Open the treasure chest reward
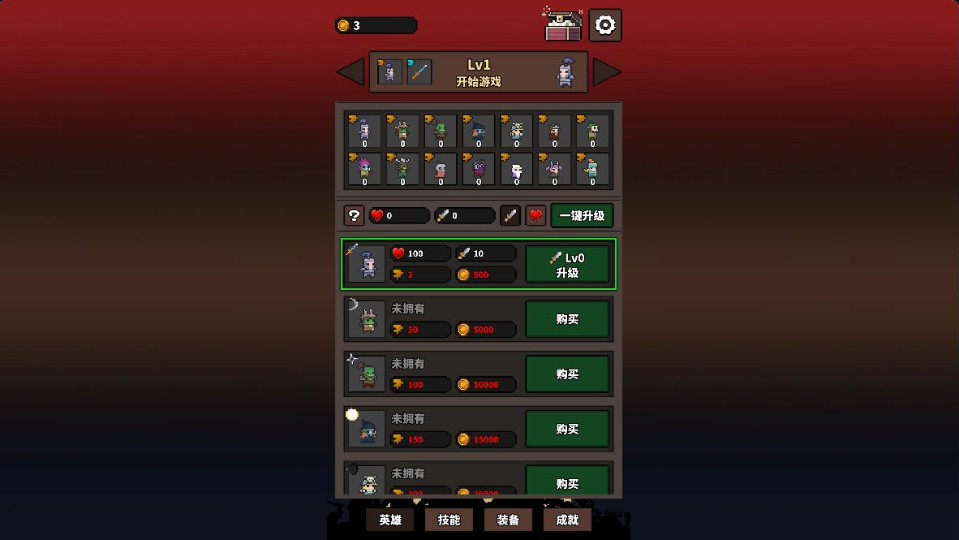 [x=564, y=26]
